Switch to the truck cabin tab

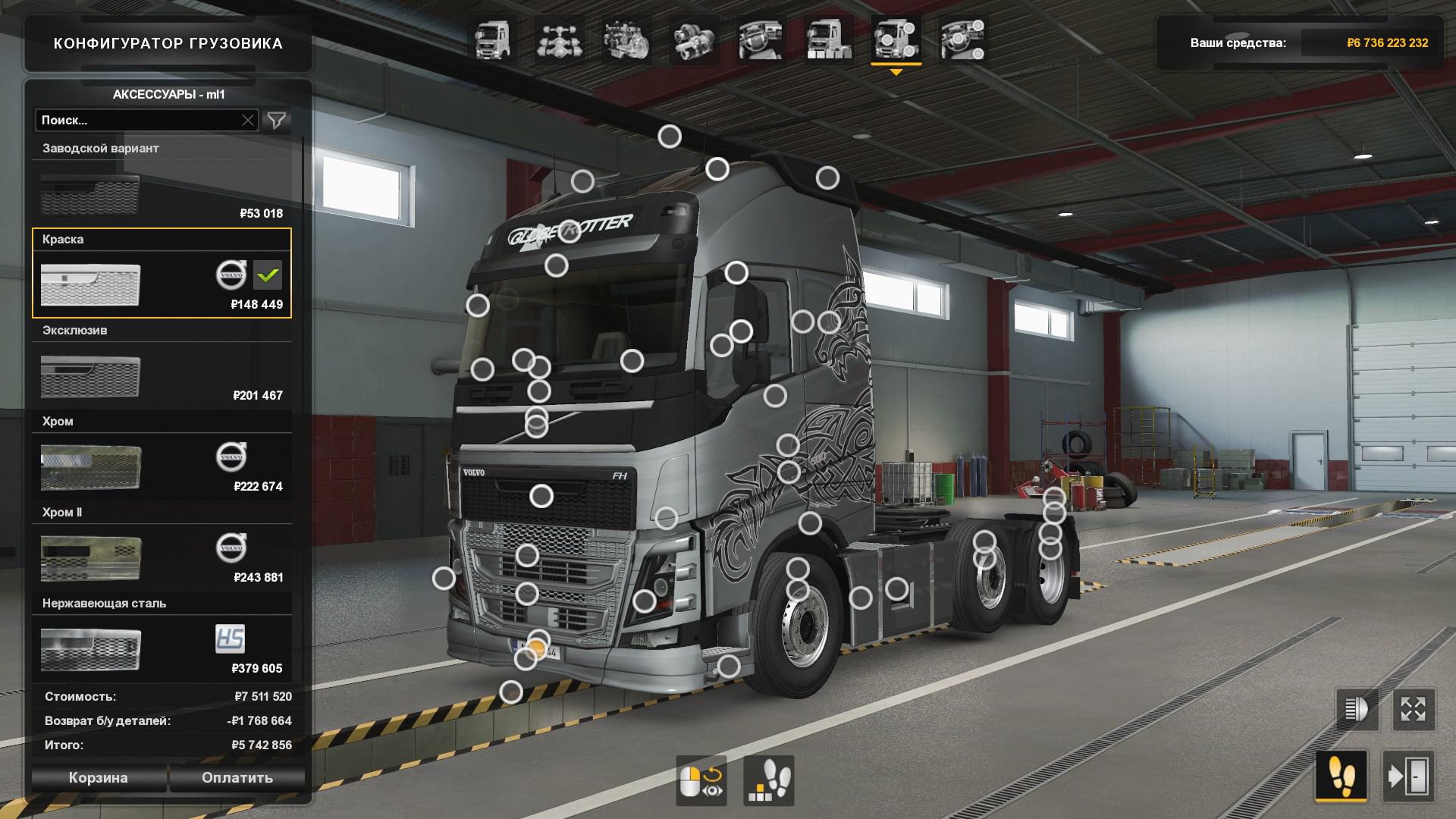pos(493,39)
